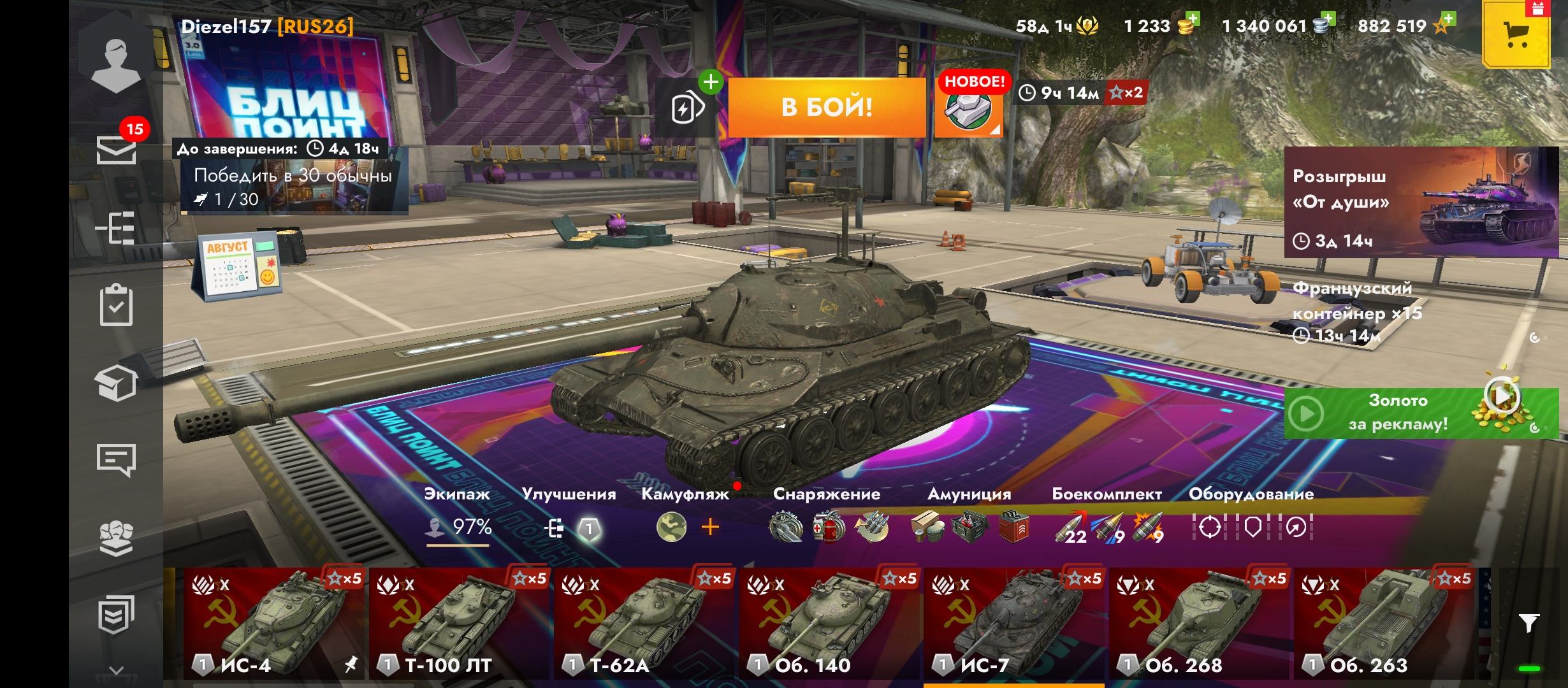
Task: Open the chat window
Action: click(x=116, y=459)
